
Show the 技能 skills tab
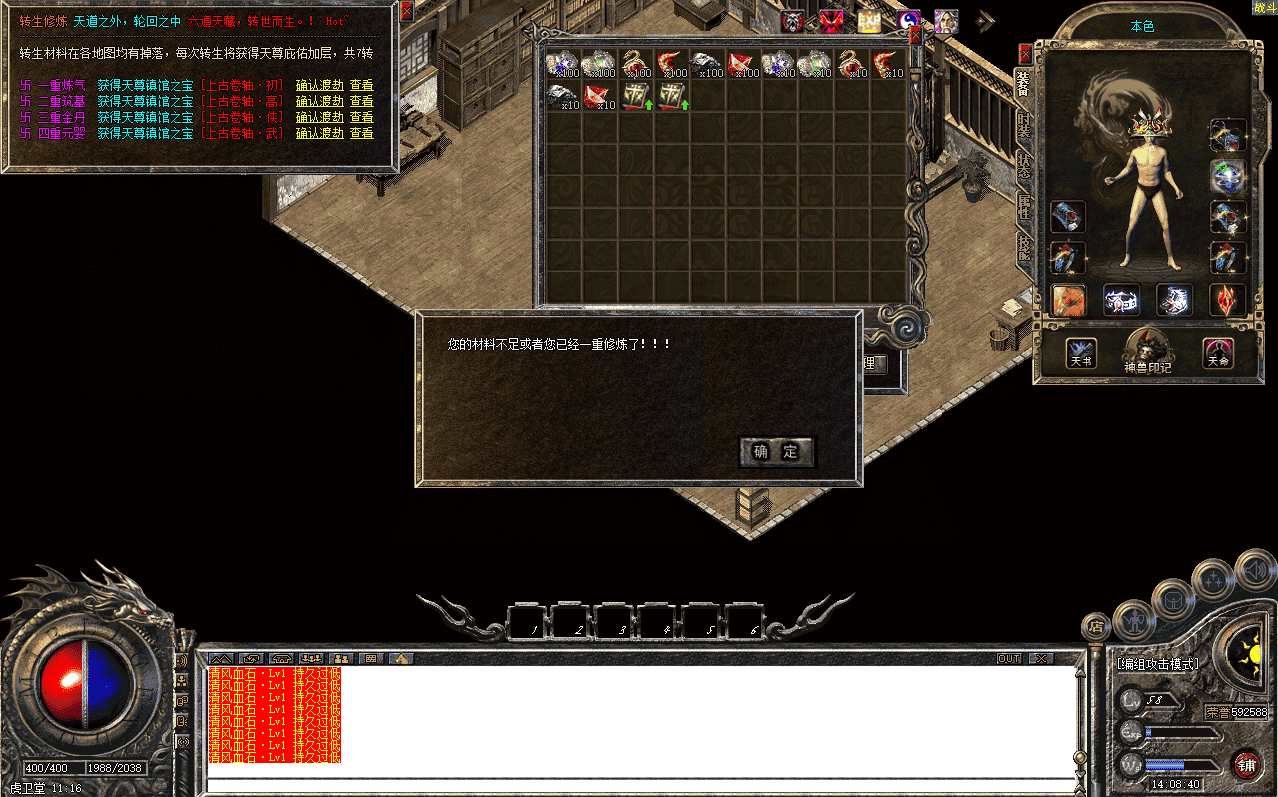pyautogui.click(x=1024, y=247)
